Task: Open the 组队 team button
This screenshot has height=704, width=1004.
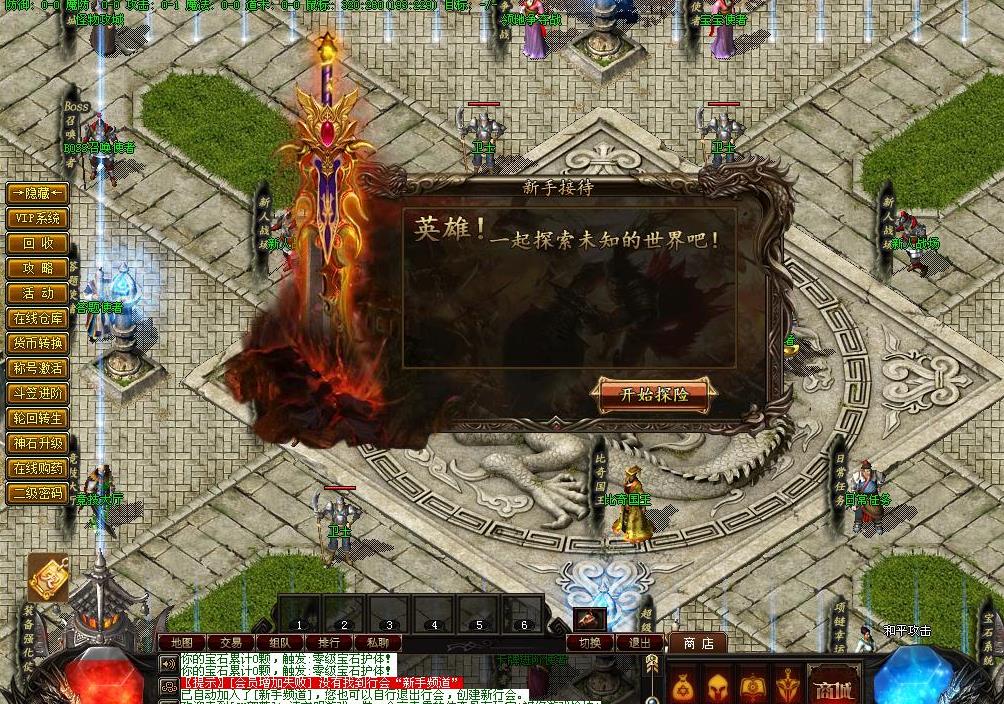Action: click(280, 642)
